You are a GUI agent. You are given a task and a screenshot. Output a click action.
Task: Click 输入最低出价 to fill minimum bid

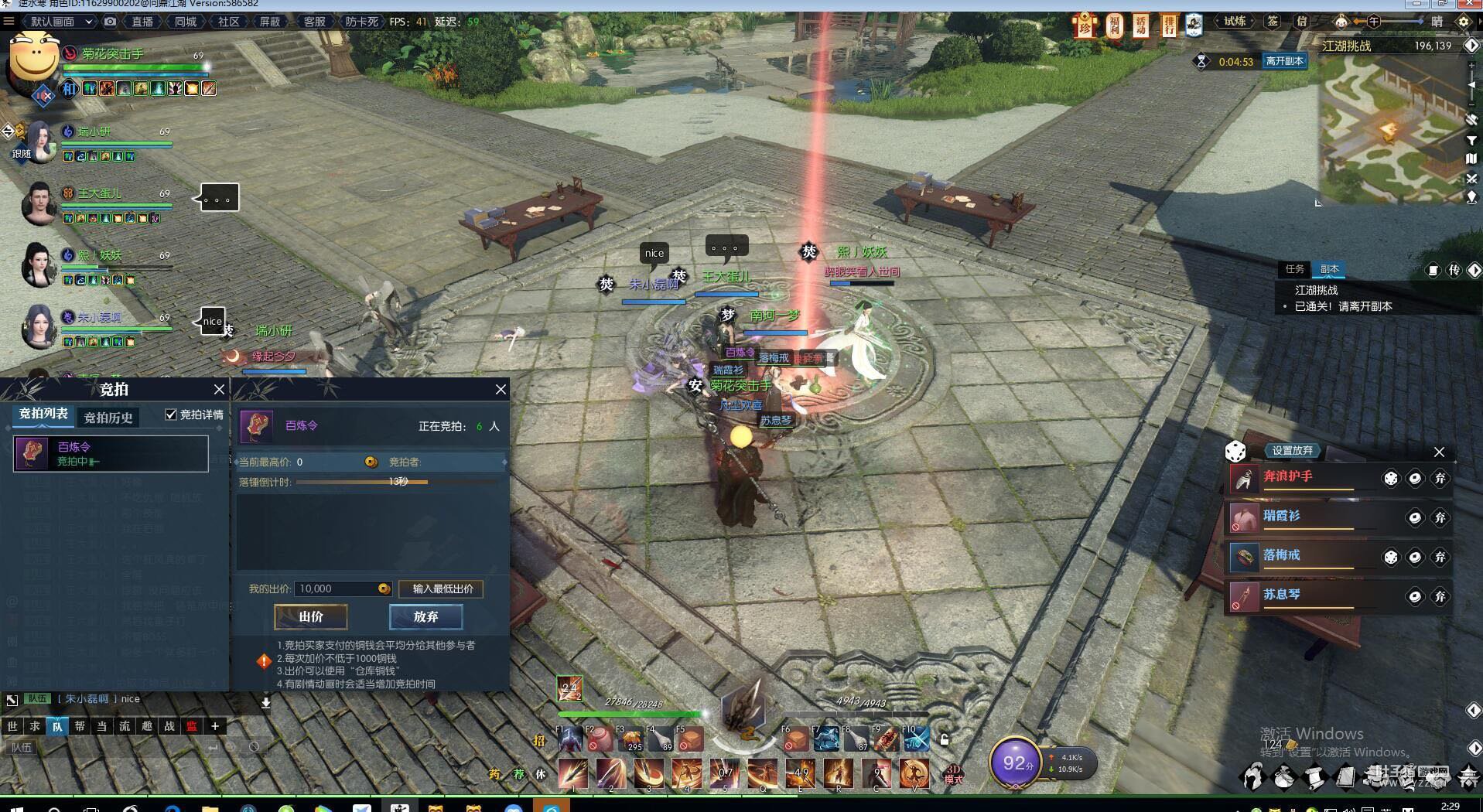tap(442, 589)
